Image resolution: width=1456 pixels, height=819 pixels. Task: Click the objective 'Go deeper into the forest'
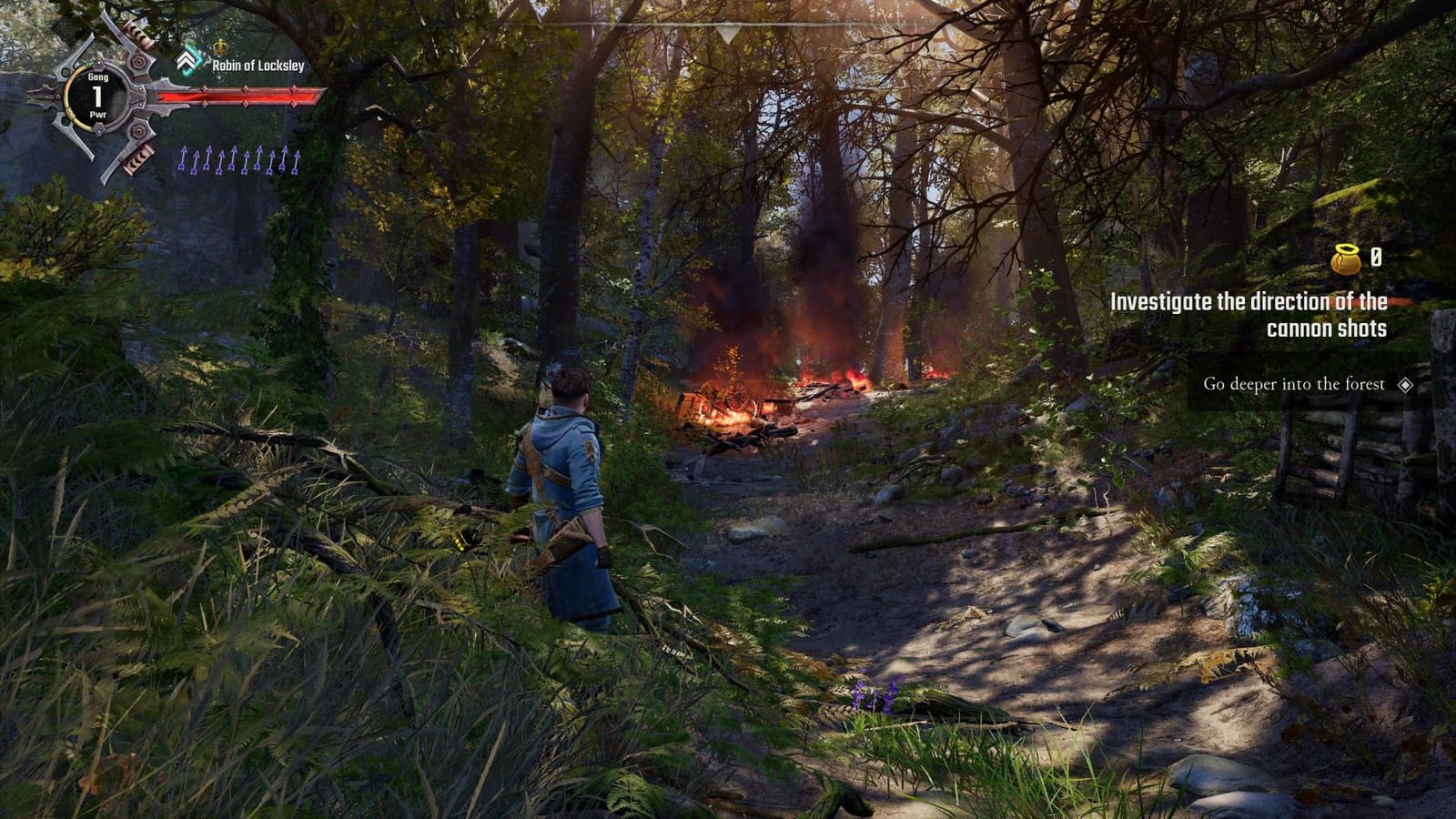point(1295,385)
